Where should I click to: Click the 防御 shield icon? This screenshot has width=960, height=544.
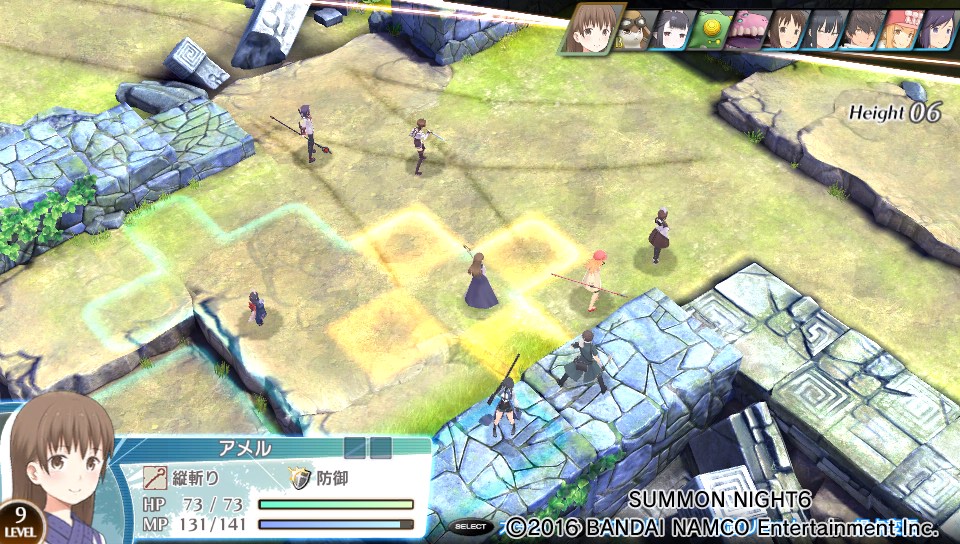[301, 478]
